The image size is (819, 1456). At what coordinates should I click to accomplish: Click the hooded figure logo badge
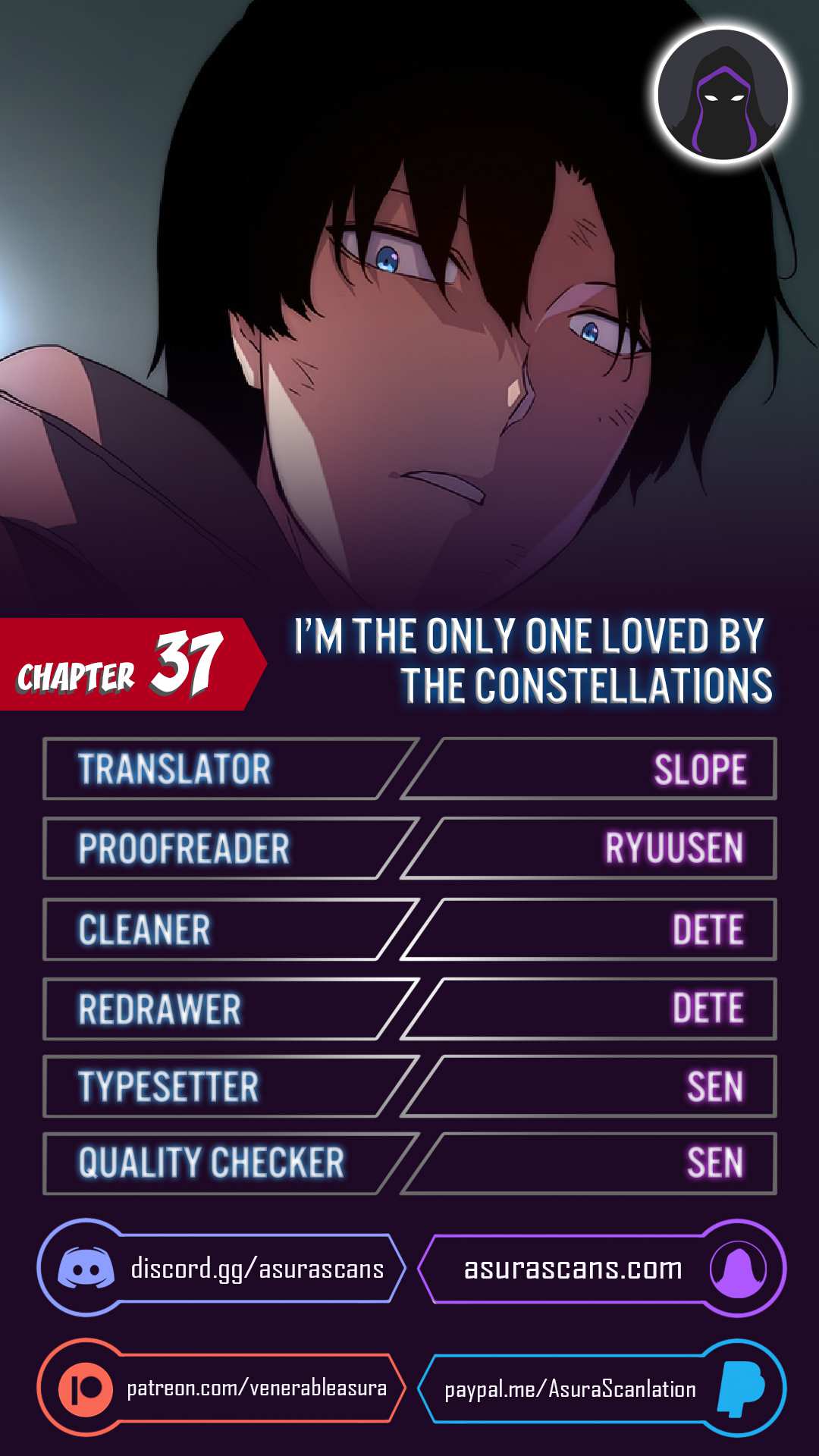tap(723, 96)
